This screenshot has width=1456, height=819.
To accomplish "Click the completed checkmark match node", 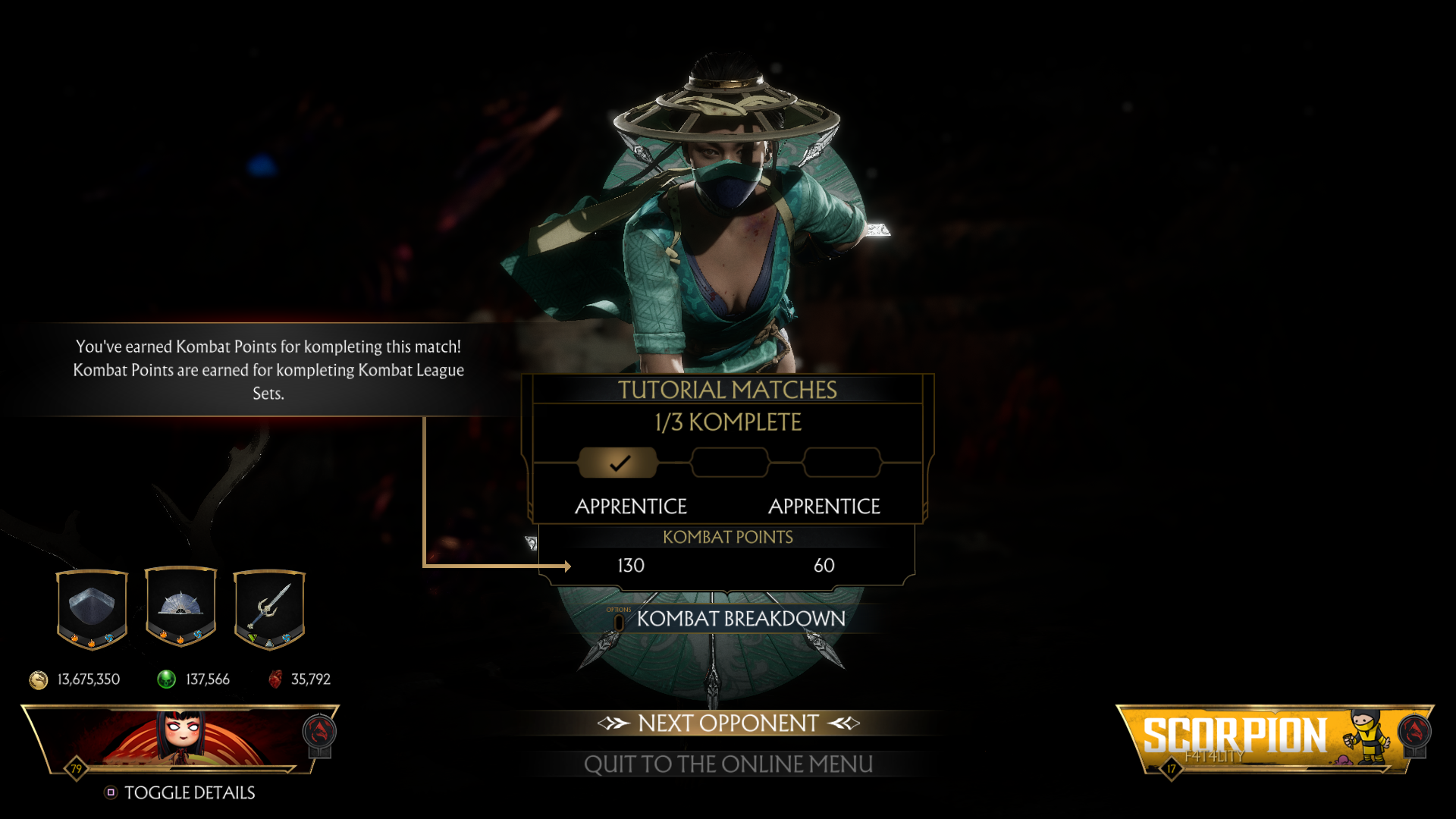I will click(618, 461).
